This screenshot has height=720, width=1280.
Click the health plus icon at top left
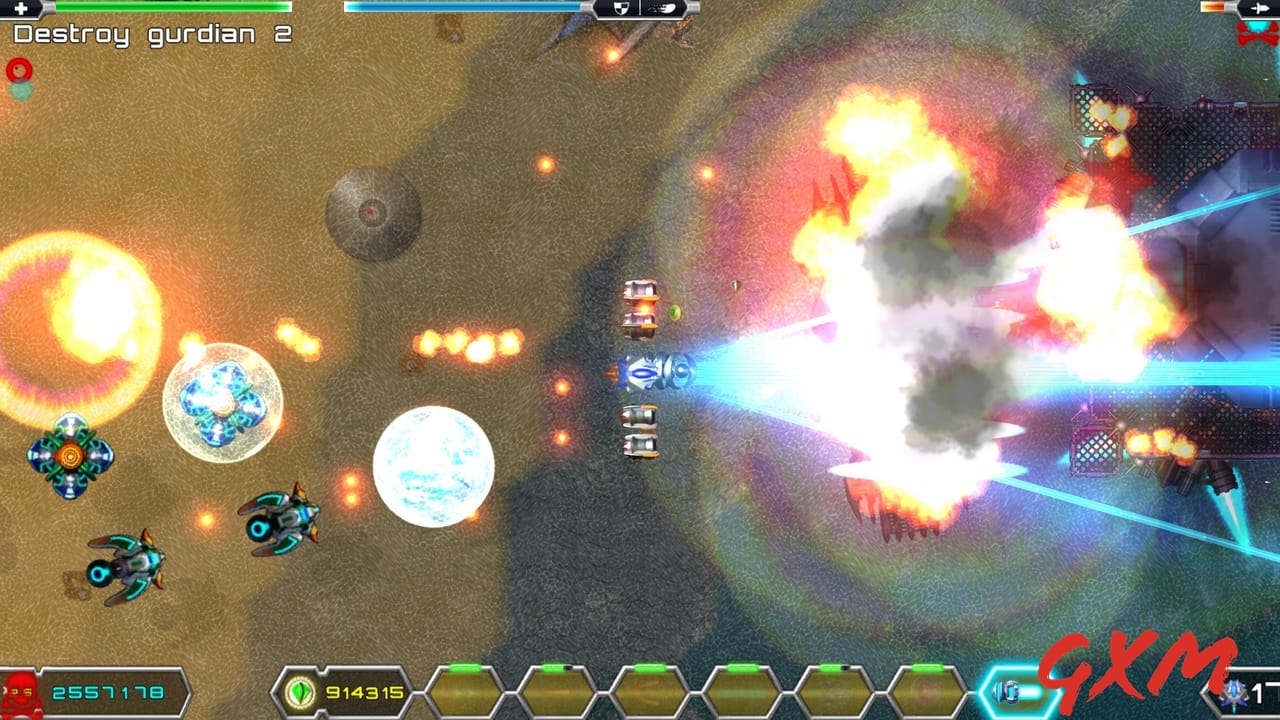[22, 8]
